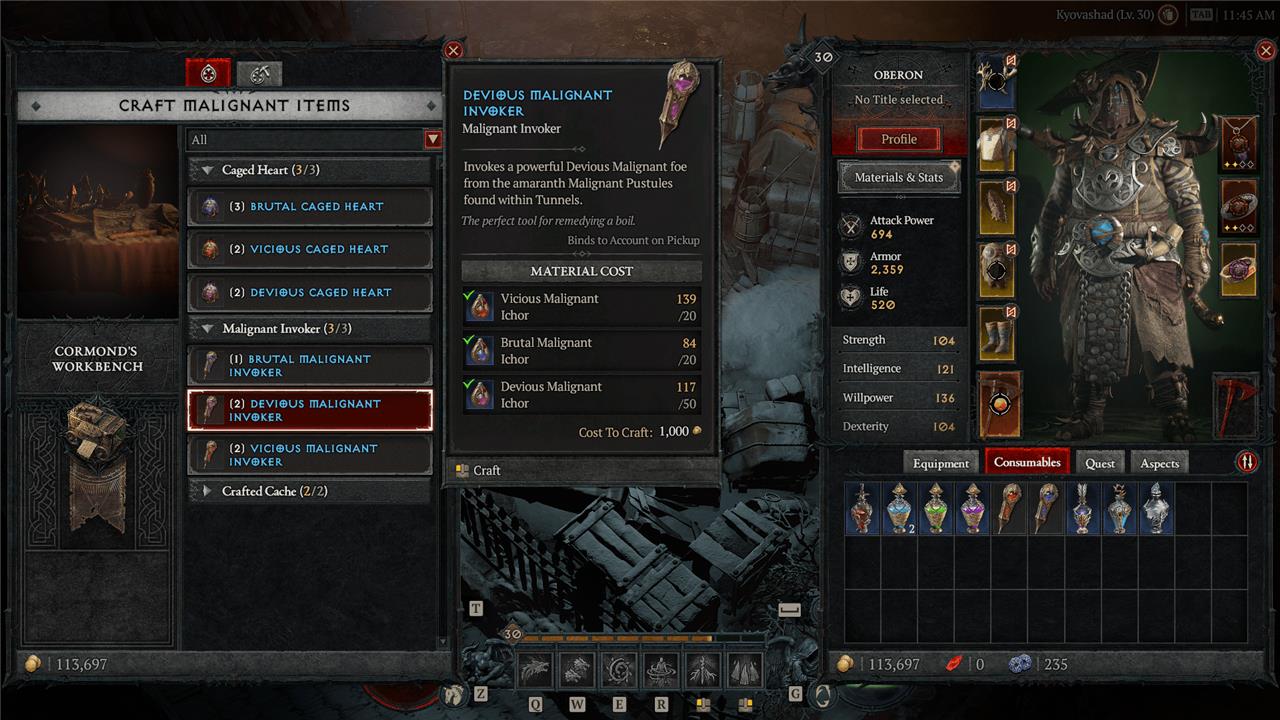Collapse the Caged Heart category
This screenshot has height=720, width=1280.
(208, 170)
